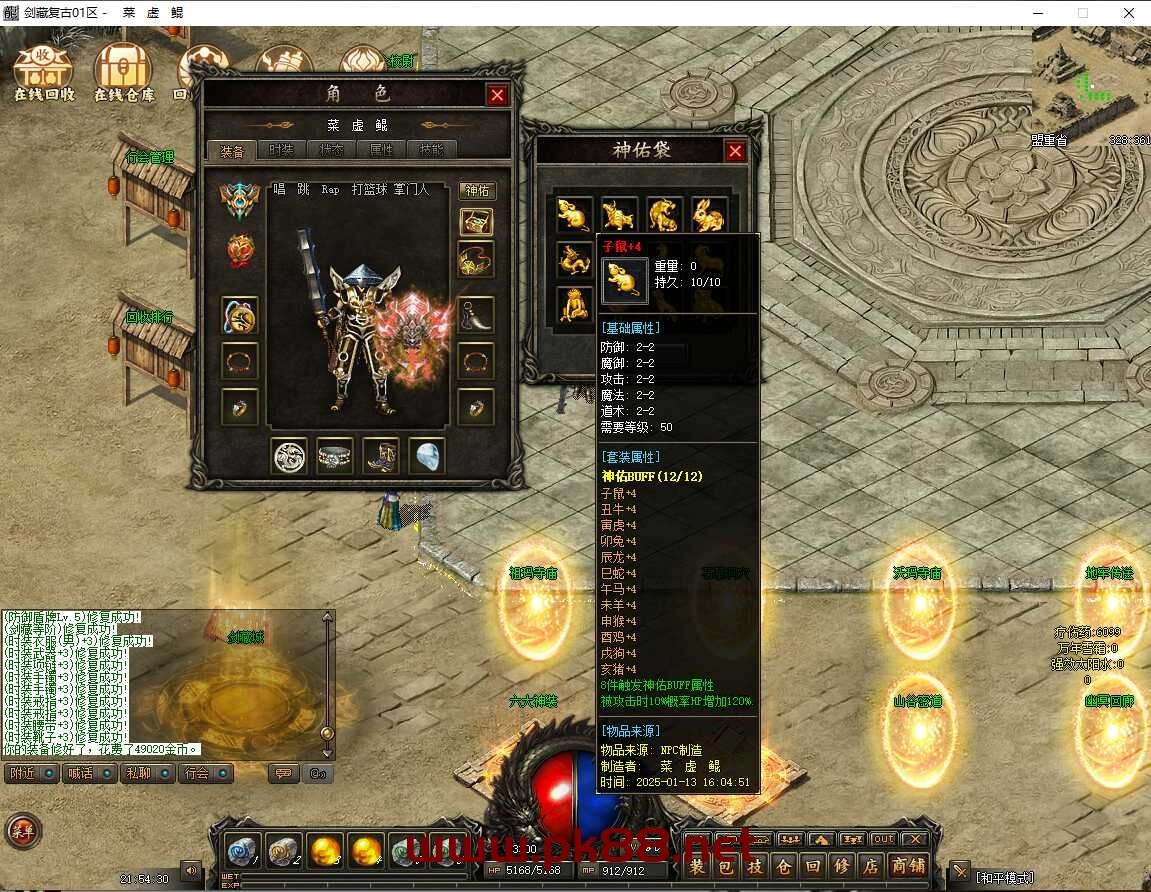Show the 属性 attributes tab
The height and width of the screenshot is (892, 1151).
[382, 151]
